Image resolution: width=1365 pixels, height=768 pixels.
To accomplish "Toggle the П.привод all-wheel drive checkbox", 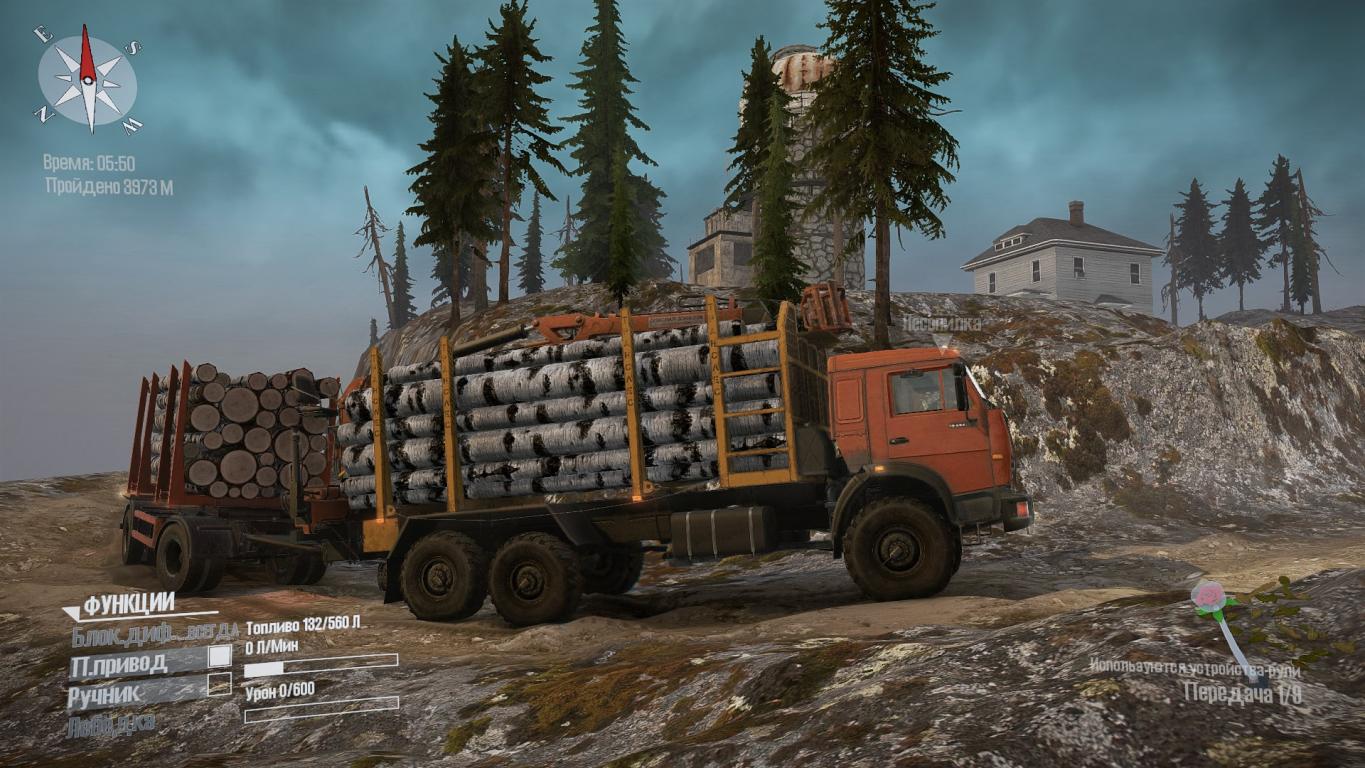I will pos(219,657).
